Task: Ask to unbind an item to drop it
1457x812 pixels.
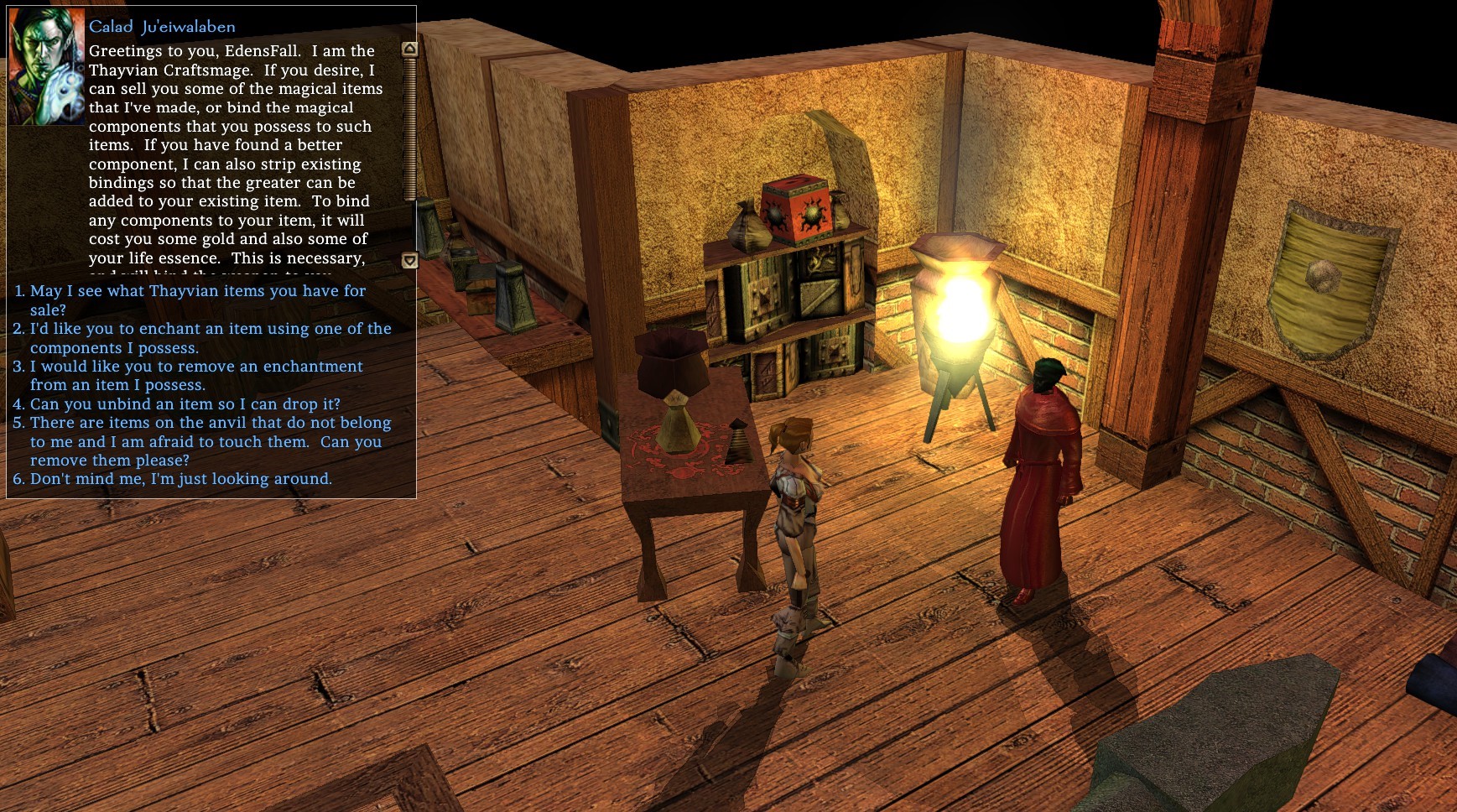Action: (185, 404)
